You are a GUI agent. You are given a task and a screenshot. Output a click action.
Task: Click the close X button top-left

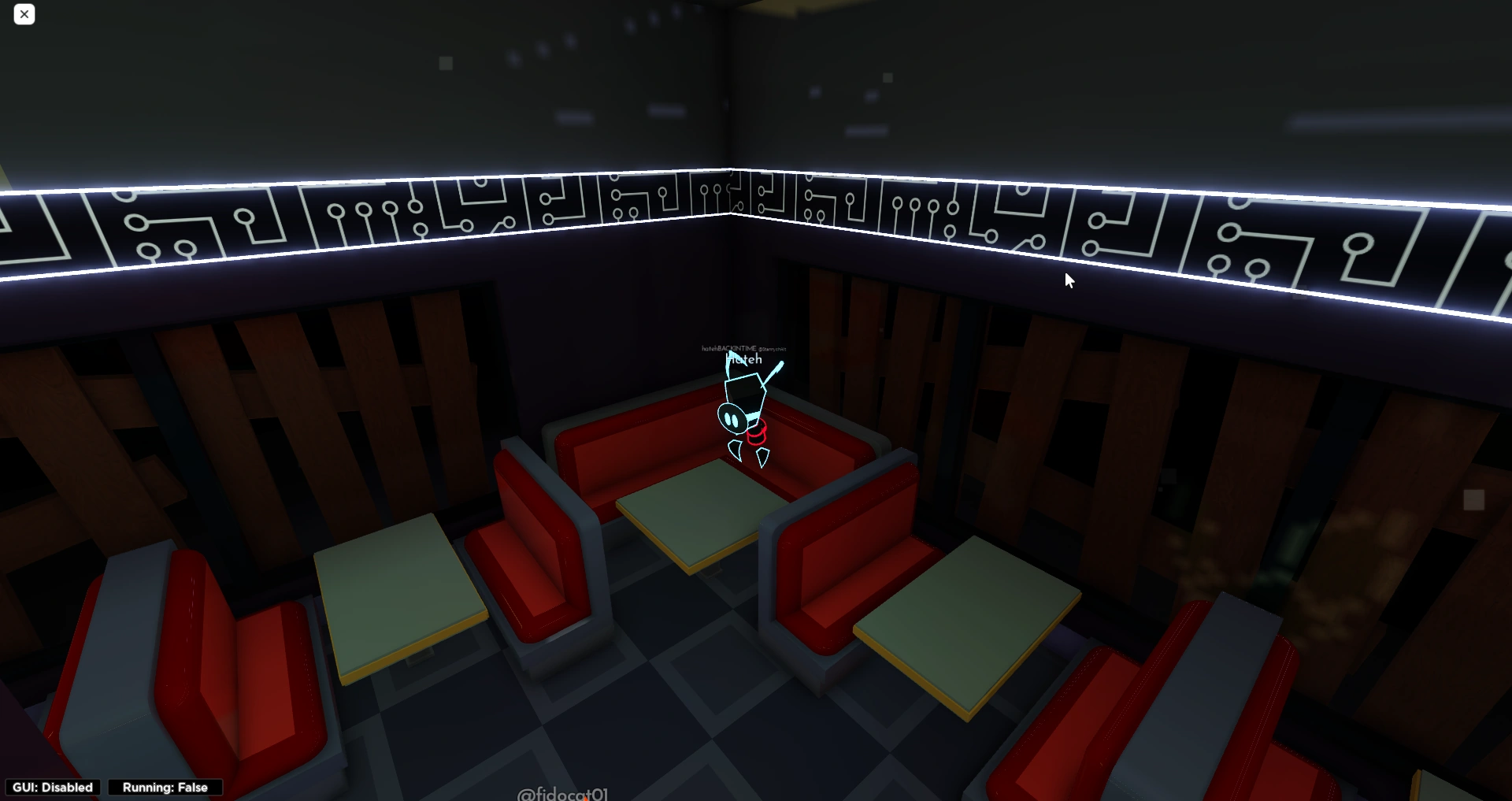(24, 14)
